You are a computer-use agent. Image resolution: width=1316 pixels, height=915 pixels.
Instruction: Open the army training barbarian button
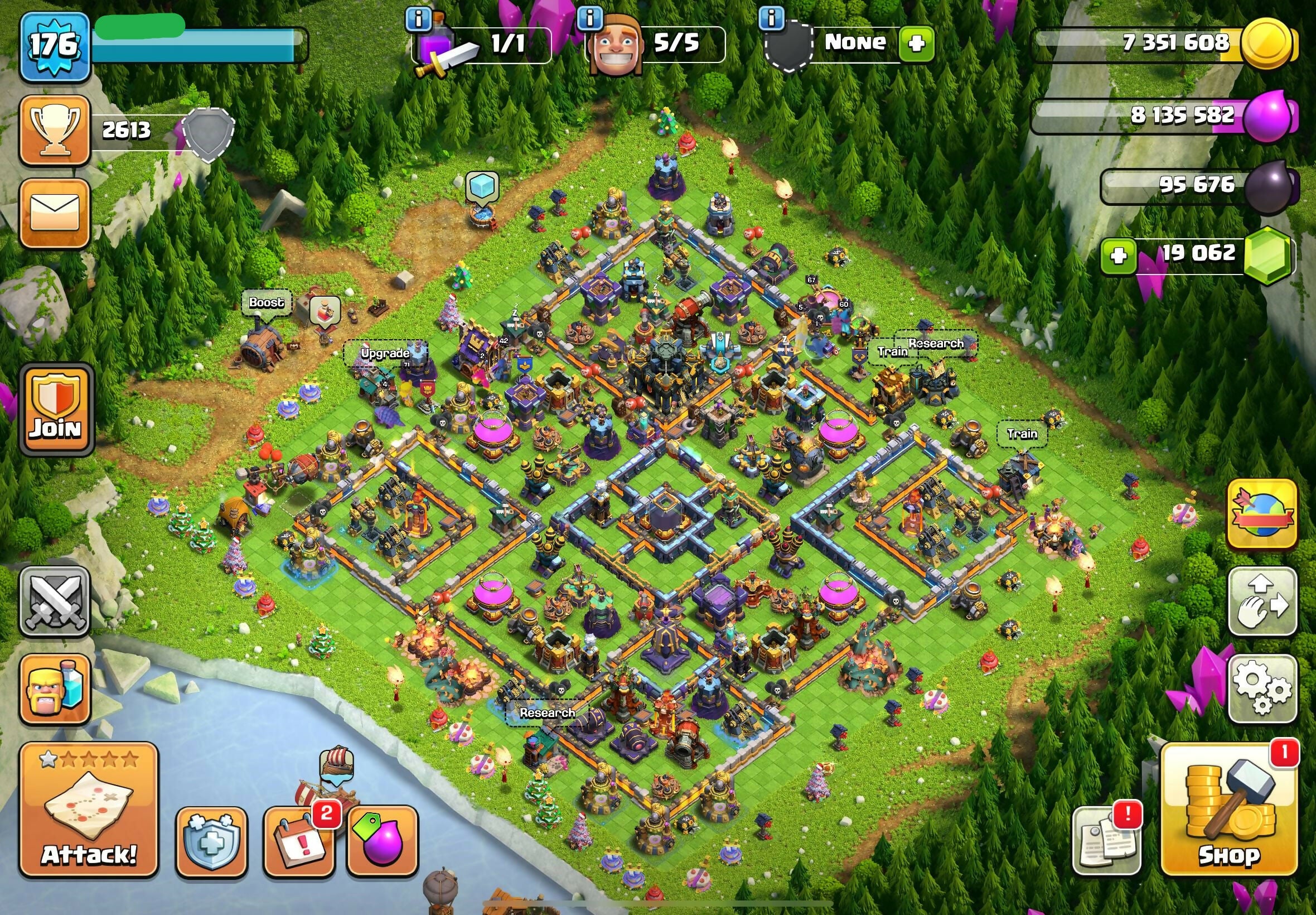coord(55,688)
